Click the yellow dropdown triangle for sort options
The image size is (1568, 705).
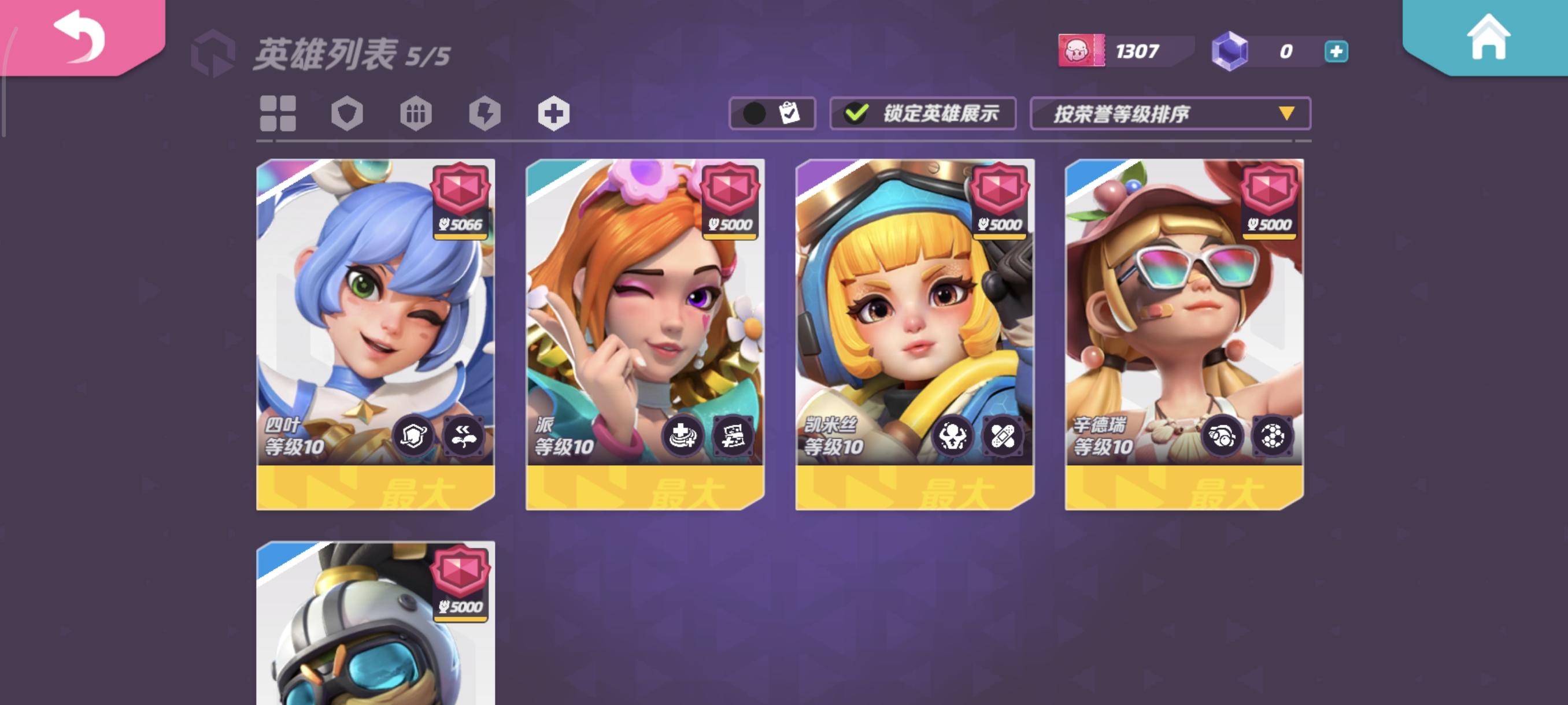(x=1286, y=114)
